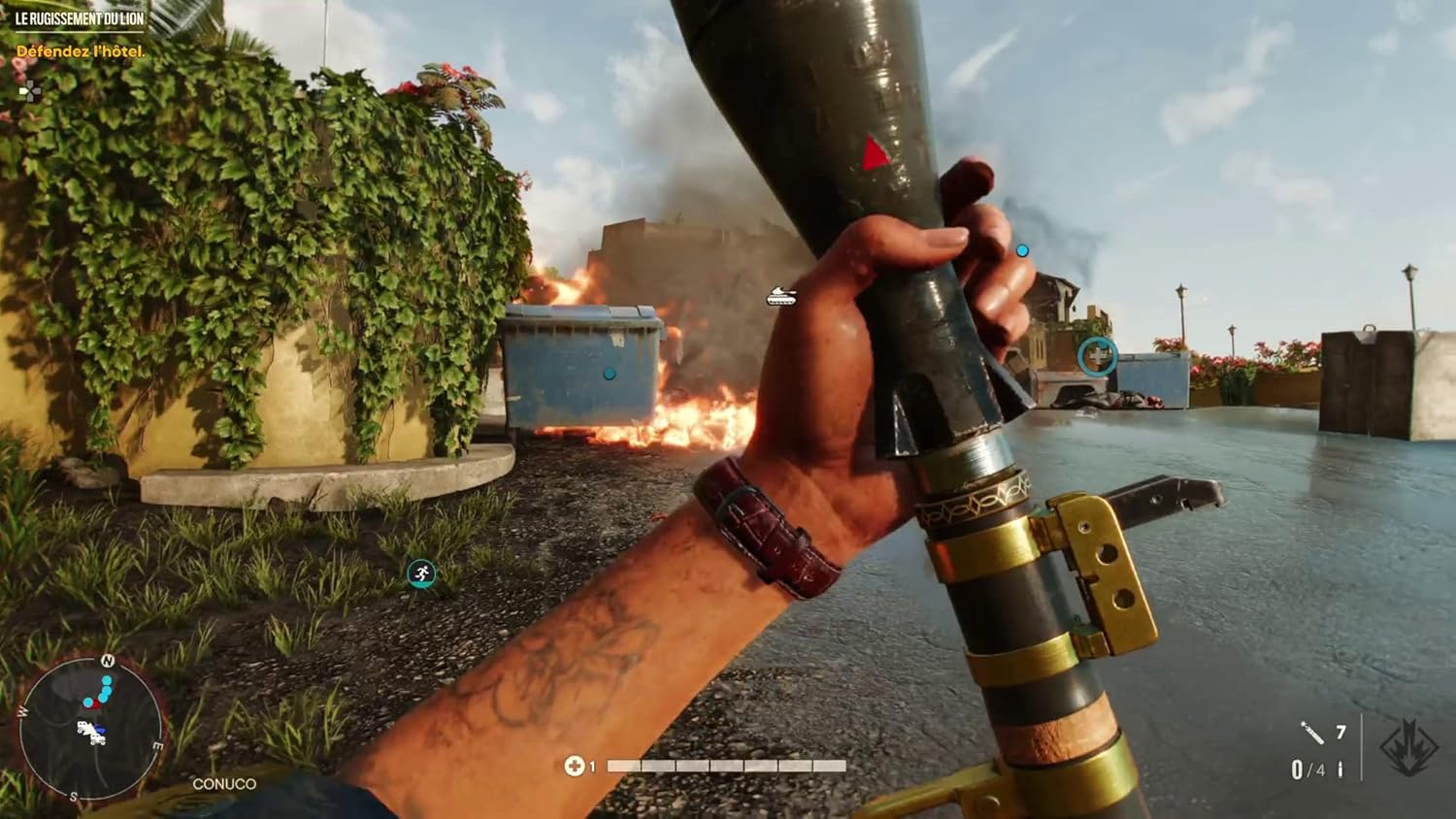Click the d-pad icon under the objective
The width and height of the screenshot is (1456, 819).
(x=30, y=91)
